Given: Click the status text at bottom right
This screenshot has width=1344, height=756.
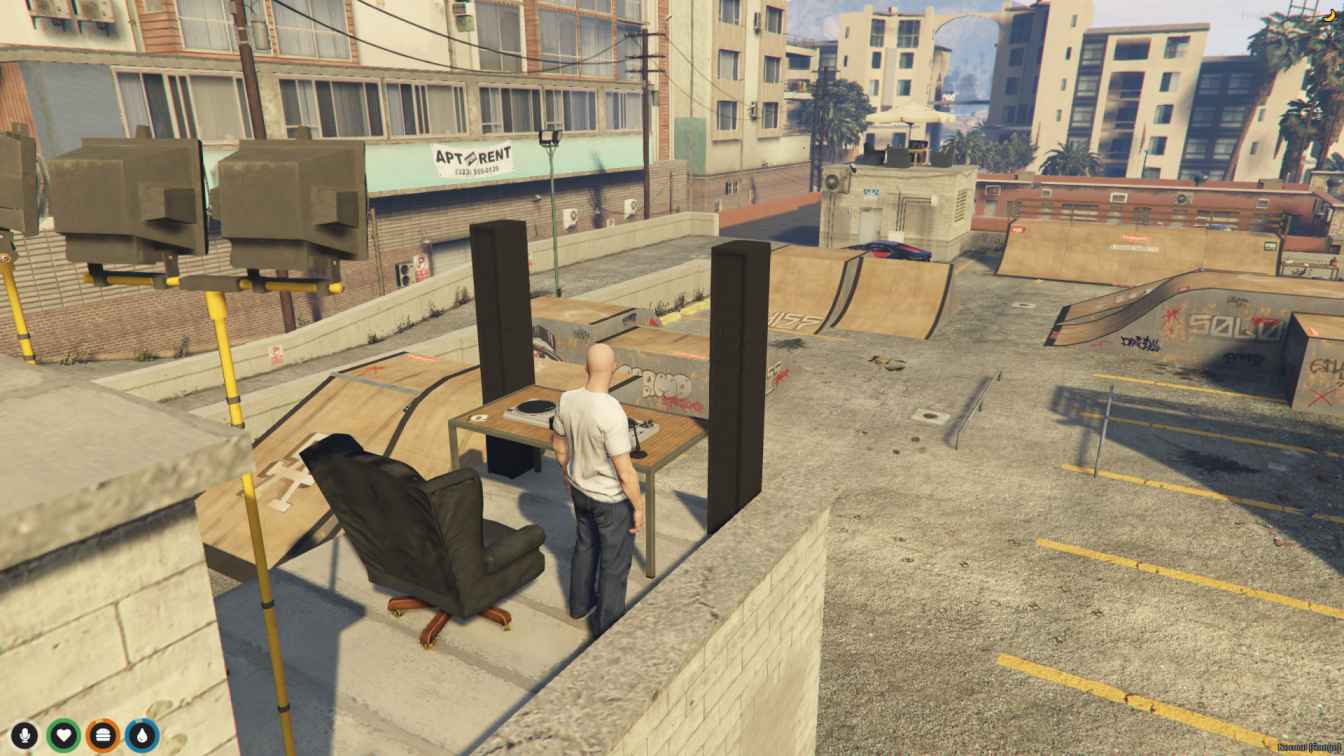Looking at the screenshot, I should [1308, 748].
